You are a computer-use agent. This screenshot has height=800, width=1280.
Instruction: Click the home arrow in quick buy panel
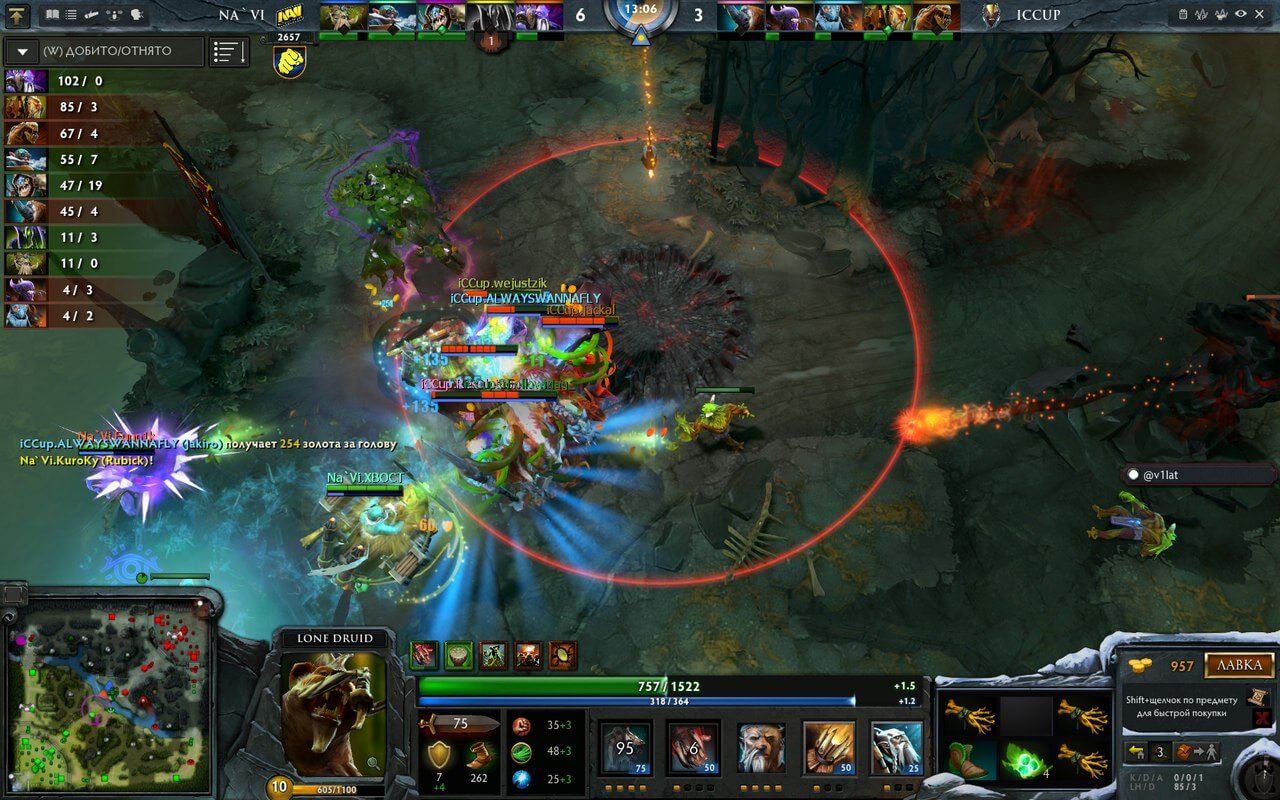1135,751
